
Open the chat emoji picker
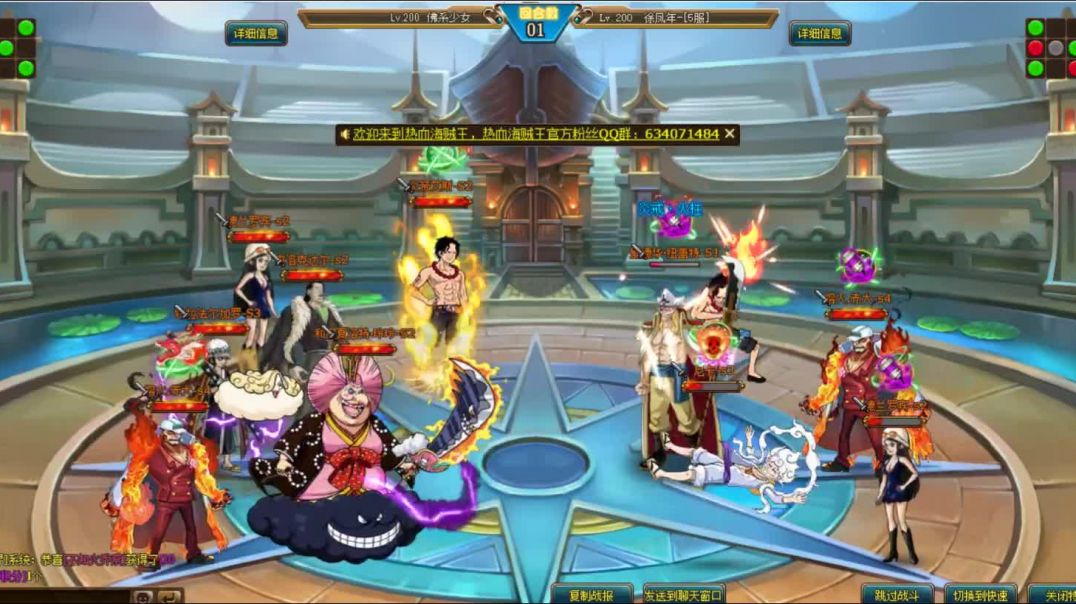(143, 597)
